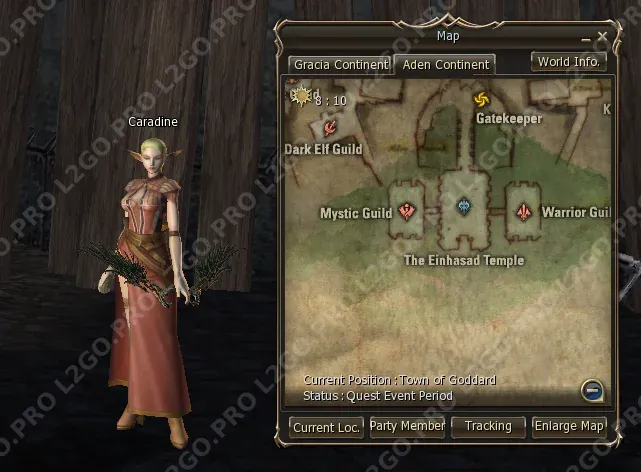Show current location with Current Loc.
This screenshot has height=472, width=641.
coord(327,427)
